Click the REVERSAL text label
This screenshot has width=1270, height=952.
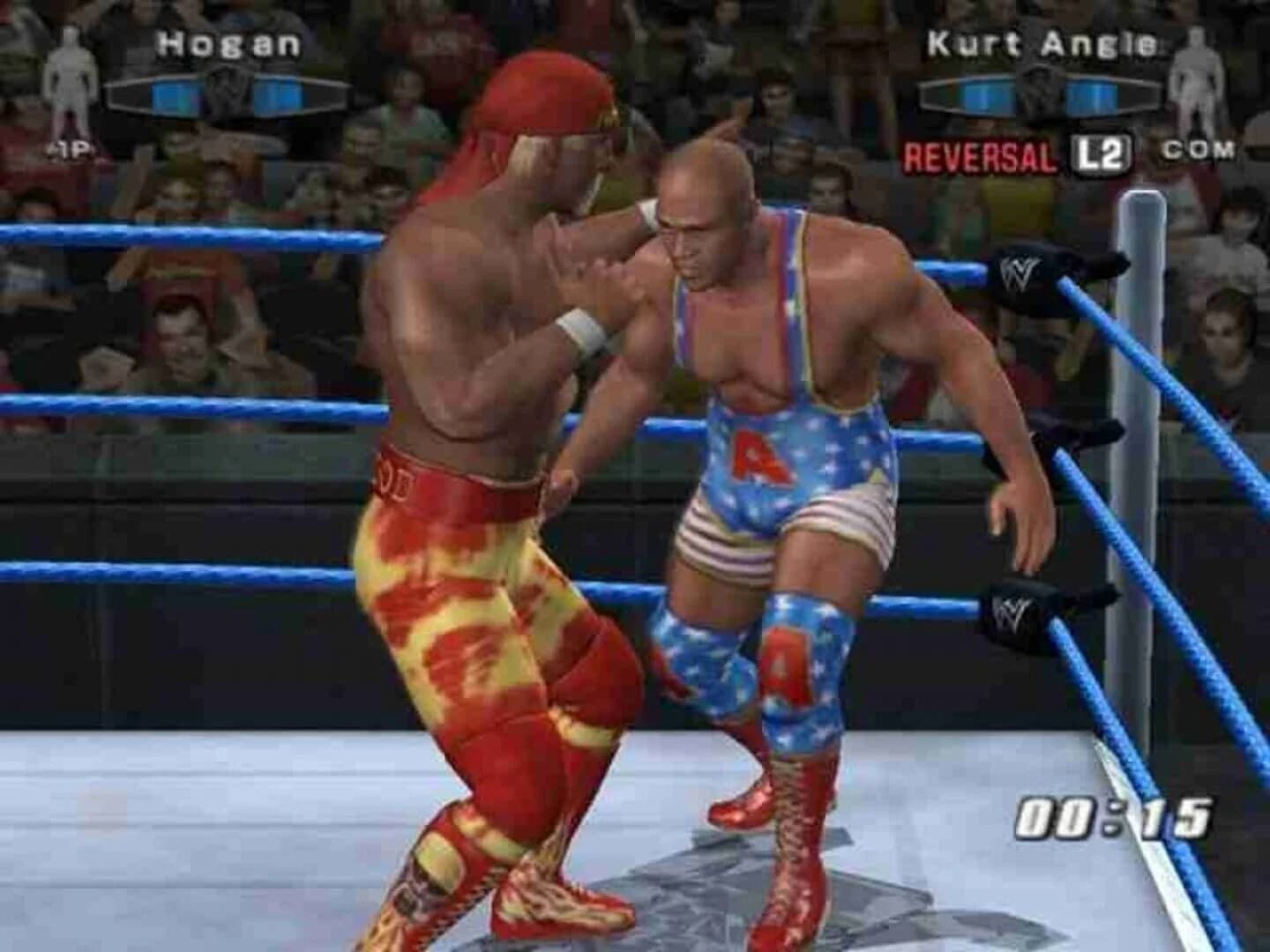pos(981,155)
